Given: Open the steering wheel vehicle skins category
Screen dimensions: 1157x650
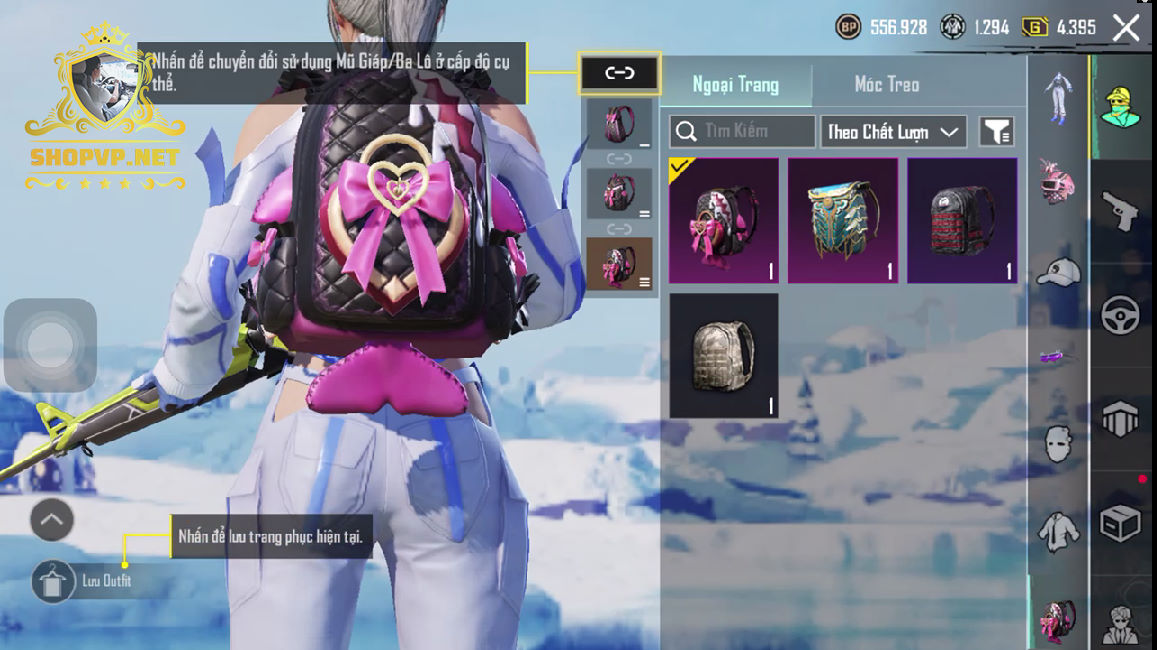Looking at the screenshot, I should (1120, 315).
